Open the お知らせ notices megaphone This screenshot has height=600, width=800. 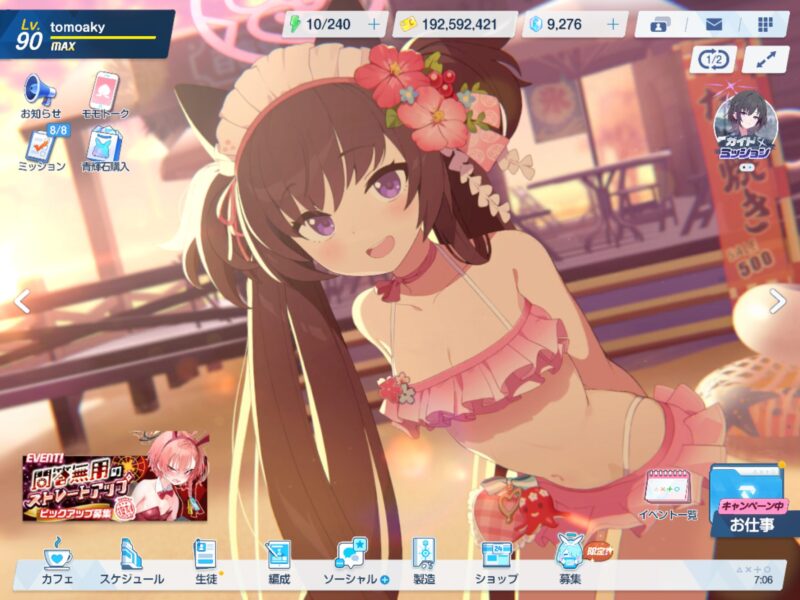[40, 96]
